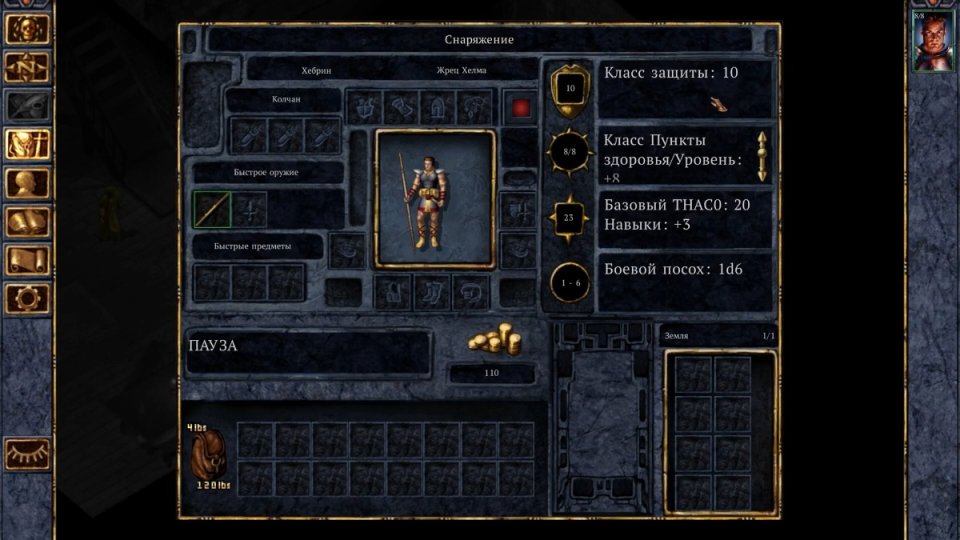This screenshot has width=960, height=540.
Task: Select the quarterstaff quick weapon slot
Action: (212, 209)
